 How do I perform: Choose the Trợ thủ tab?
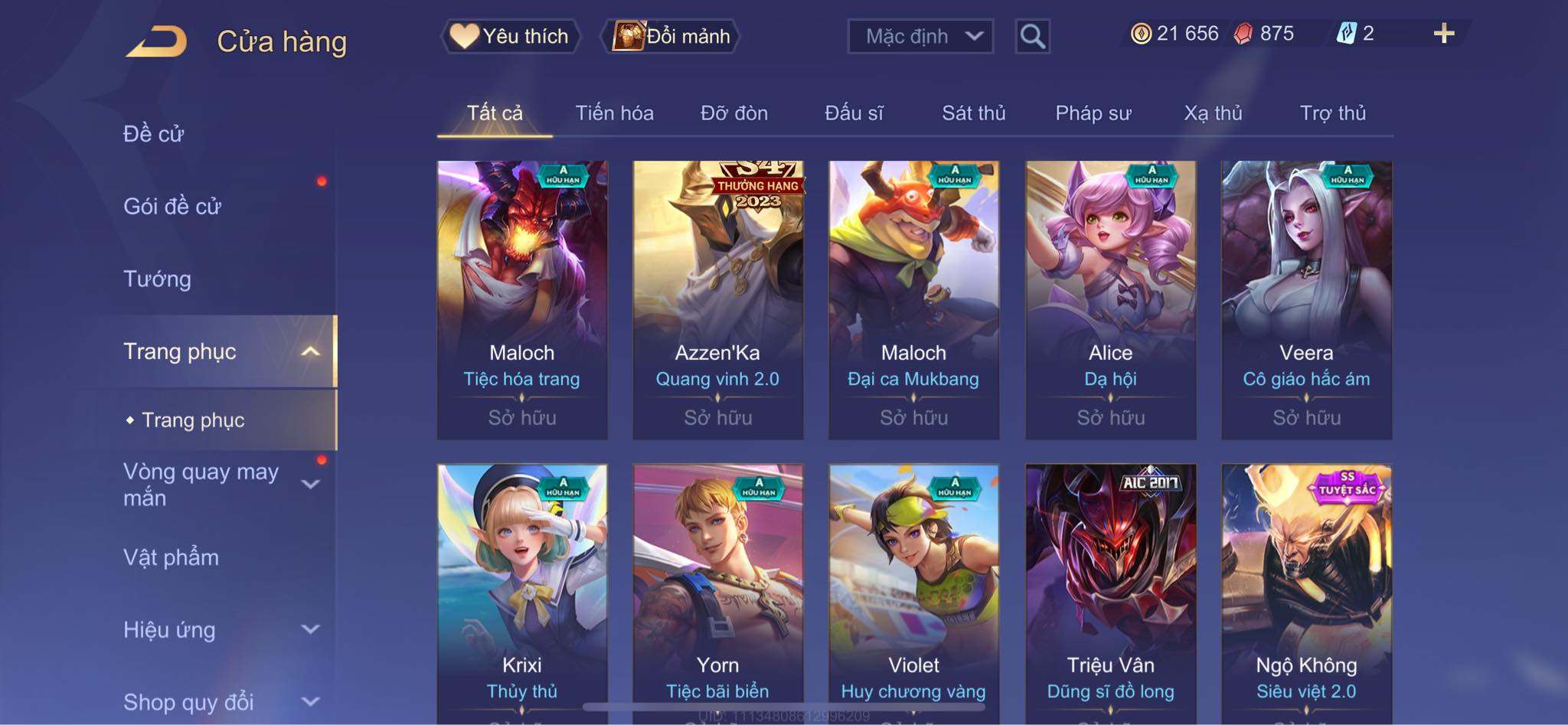coord(1332,113)
